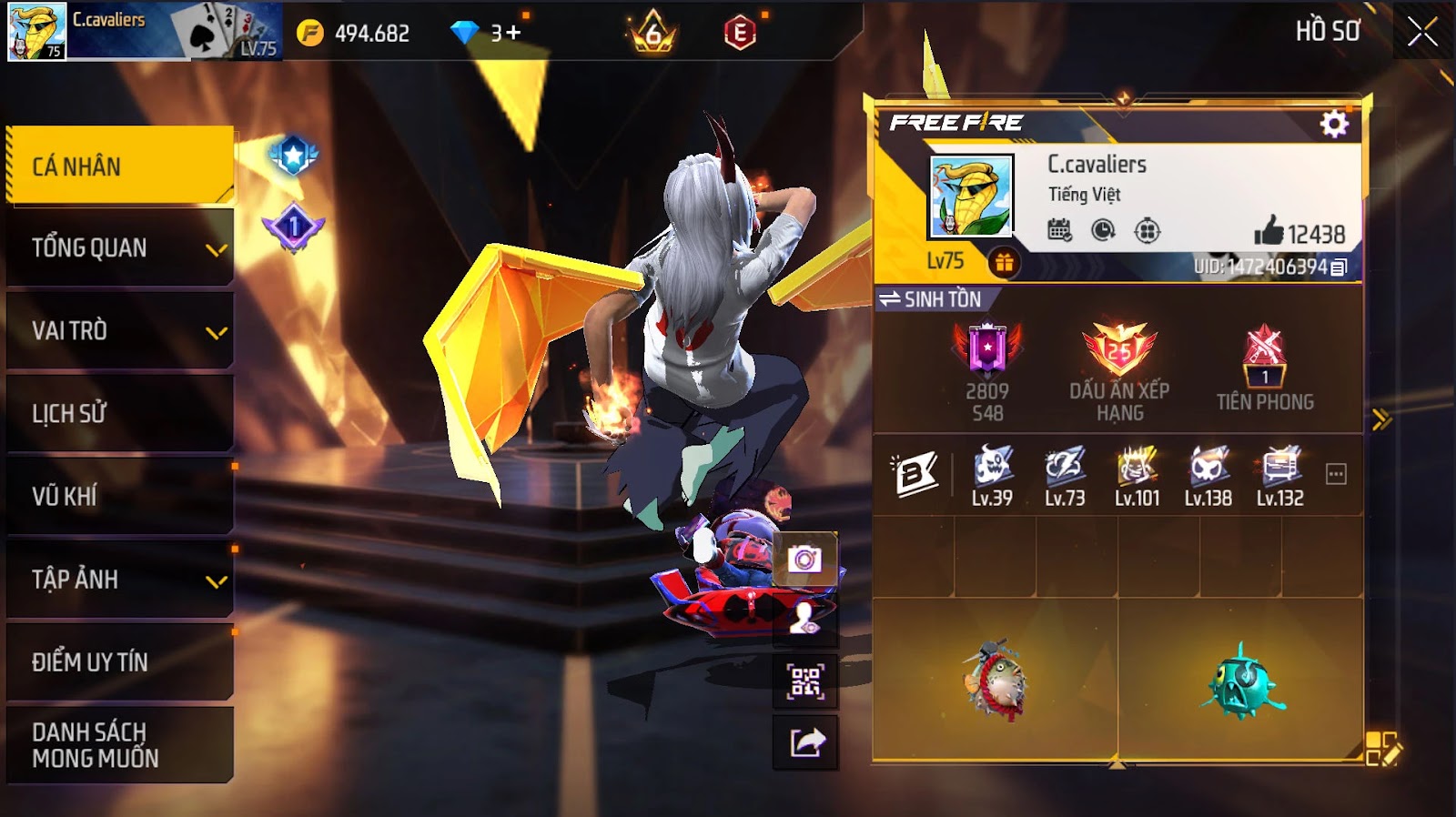
Task: Open the LỊCH SỬ tab
Action: point(118,414)
